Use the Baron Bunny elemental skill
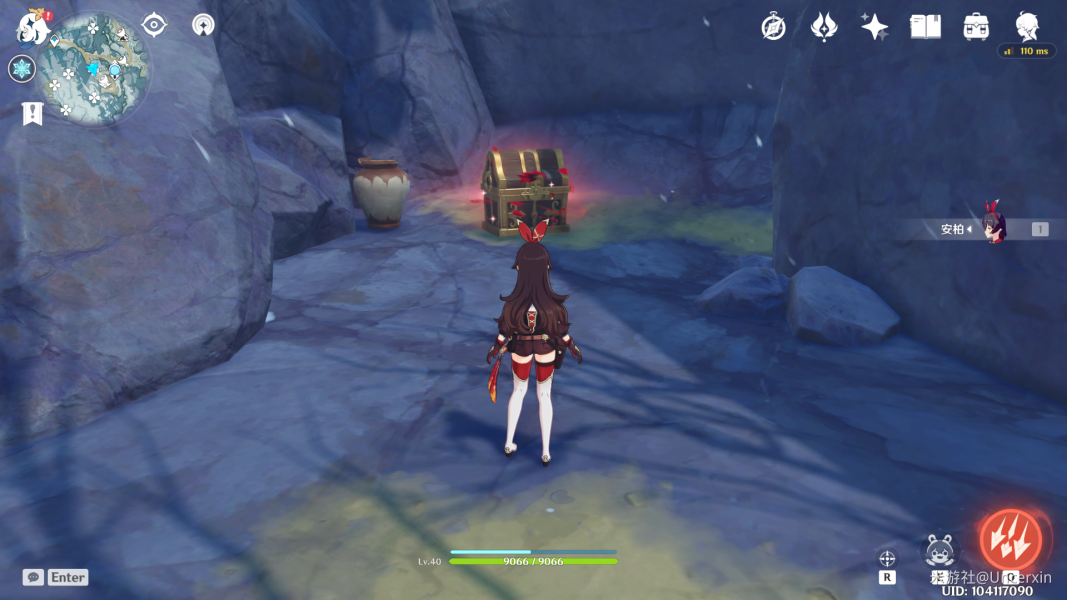 point(940,551)
